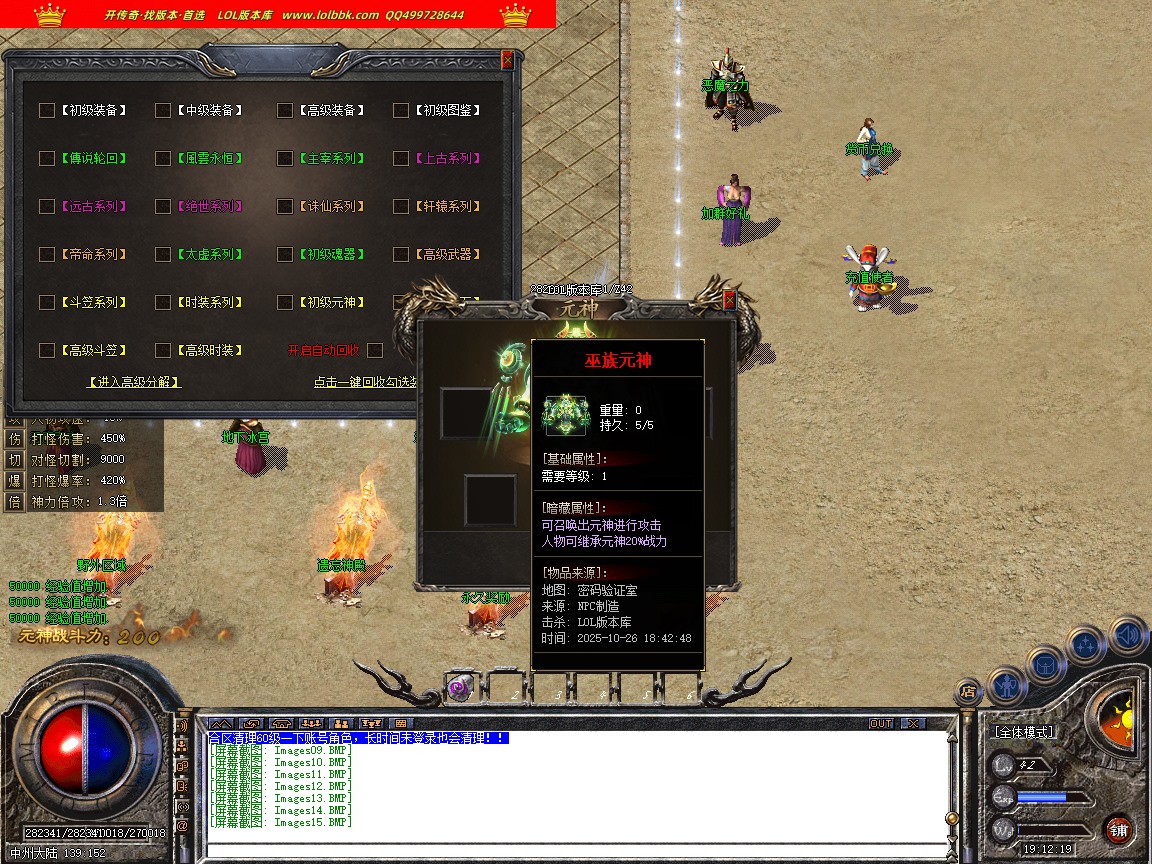This screenshot has width=1152, height=864.
Task: Enable the 初级图鉴 checkbox
Action: (401, 110)
